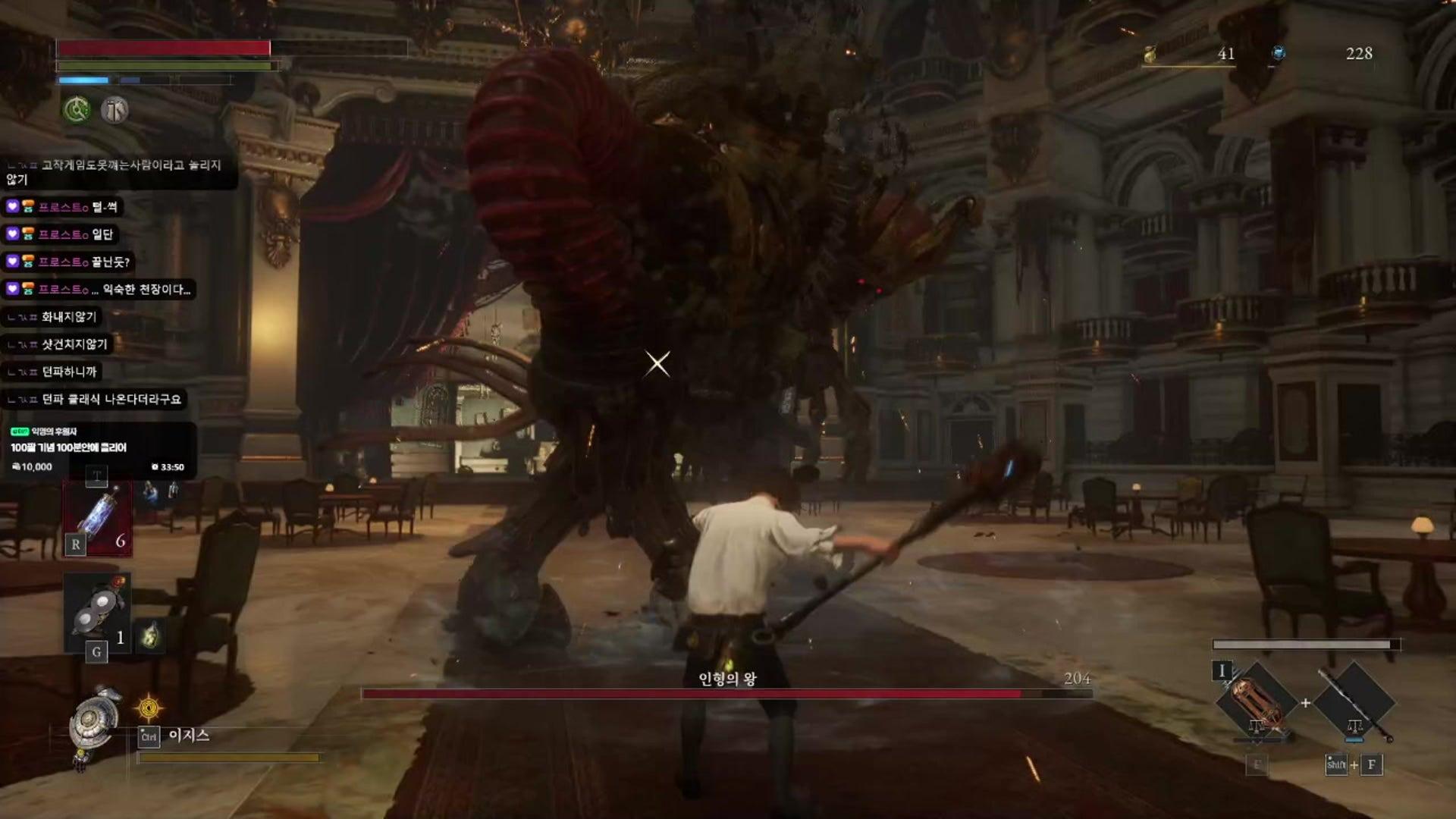
Task: Click the green circular buff icon
Action: pyautogui.click(x=76, y=110)
